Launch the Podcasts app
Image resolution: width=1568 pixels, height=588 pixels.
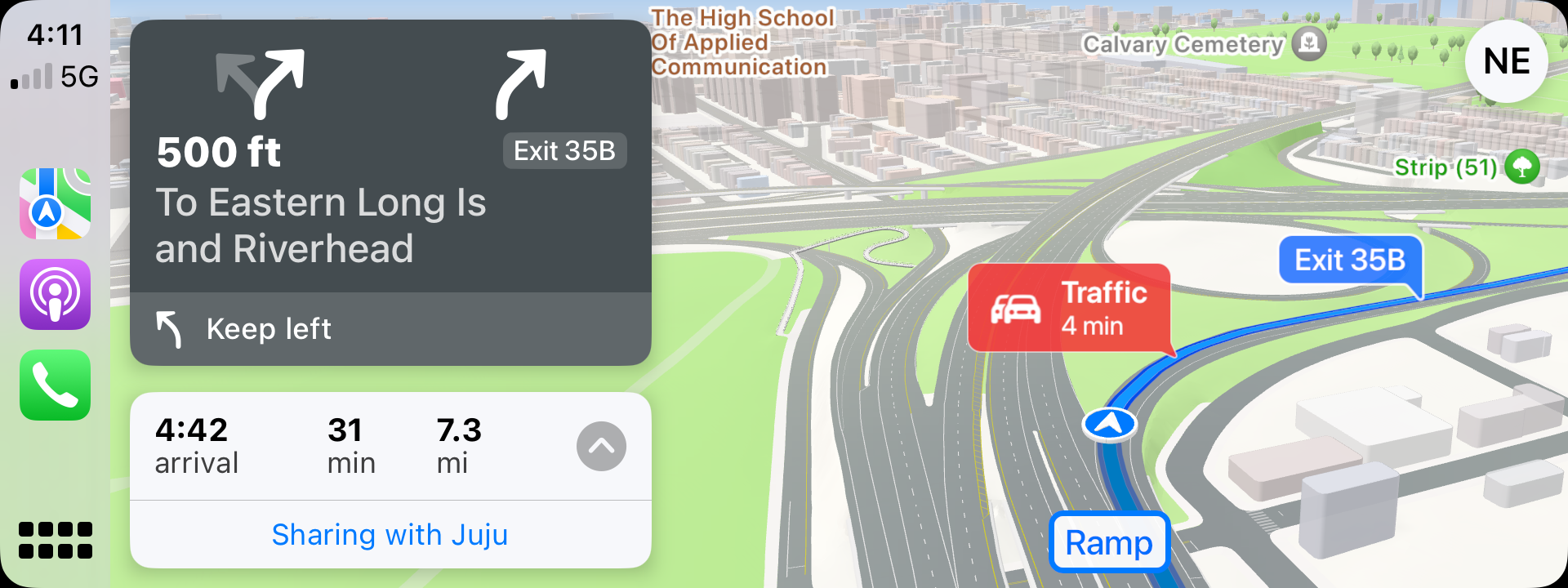pyautogui.click(x=56, y=295)
